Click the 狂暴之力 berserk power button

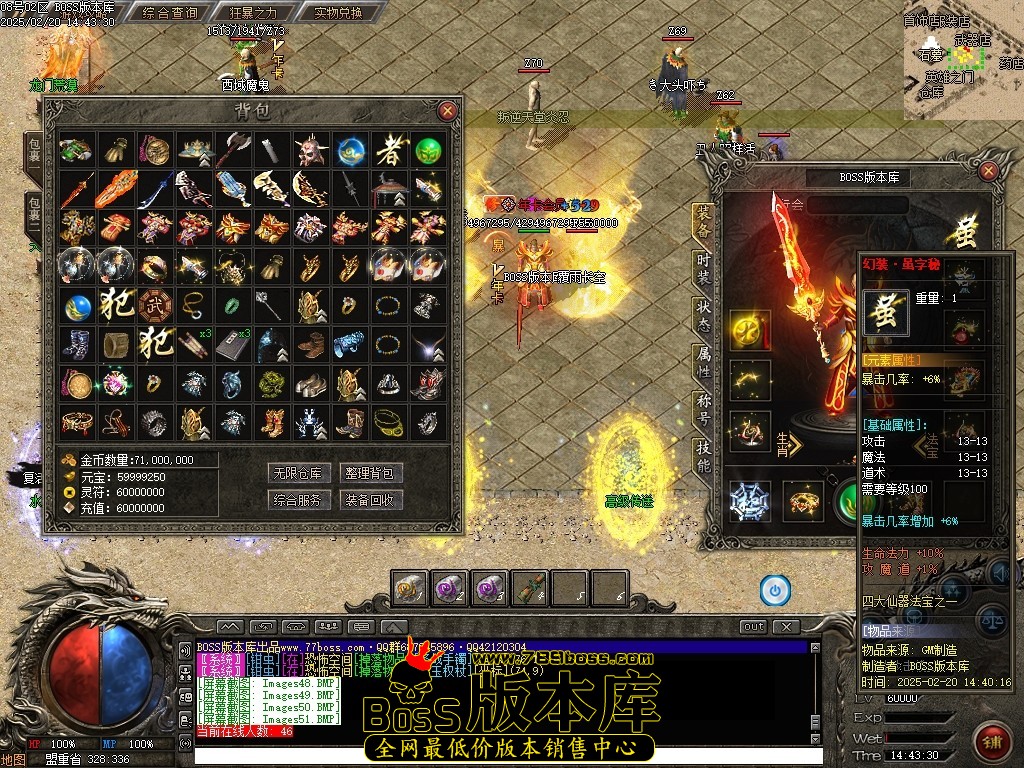251,13
